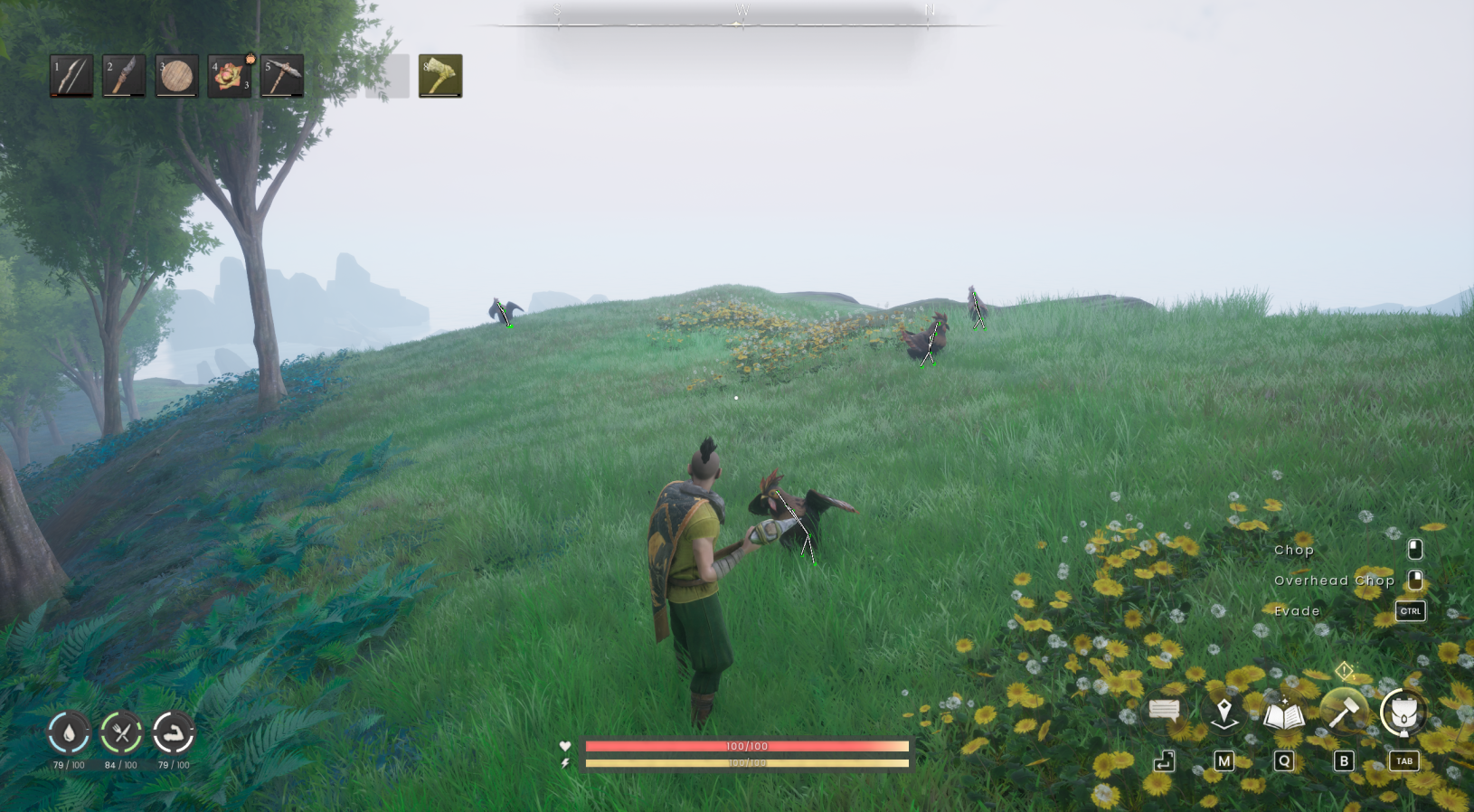Click the TAB keybind badge
Image resolution: width=1474 pixels, height=812 pixels.
(x=1403, y=761)
